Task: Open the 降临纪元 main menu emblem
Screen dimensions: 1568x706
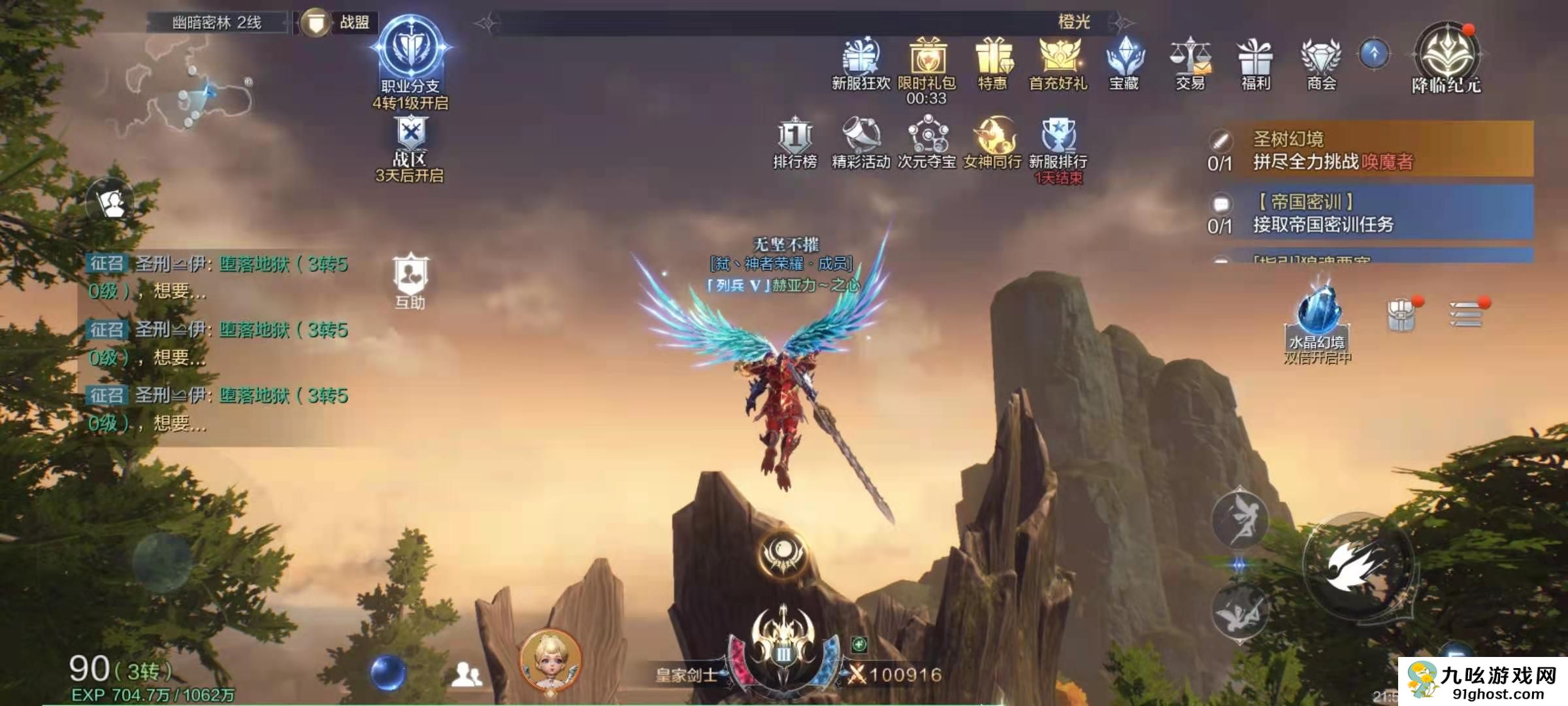Action: point(1446,56)
